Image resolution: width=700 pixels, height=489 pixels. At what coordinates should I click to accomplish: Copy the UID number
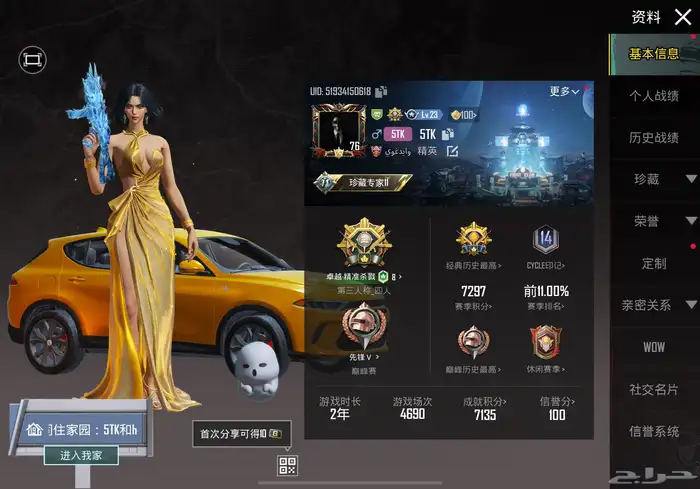point(381,92)
